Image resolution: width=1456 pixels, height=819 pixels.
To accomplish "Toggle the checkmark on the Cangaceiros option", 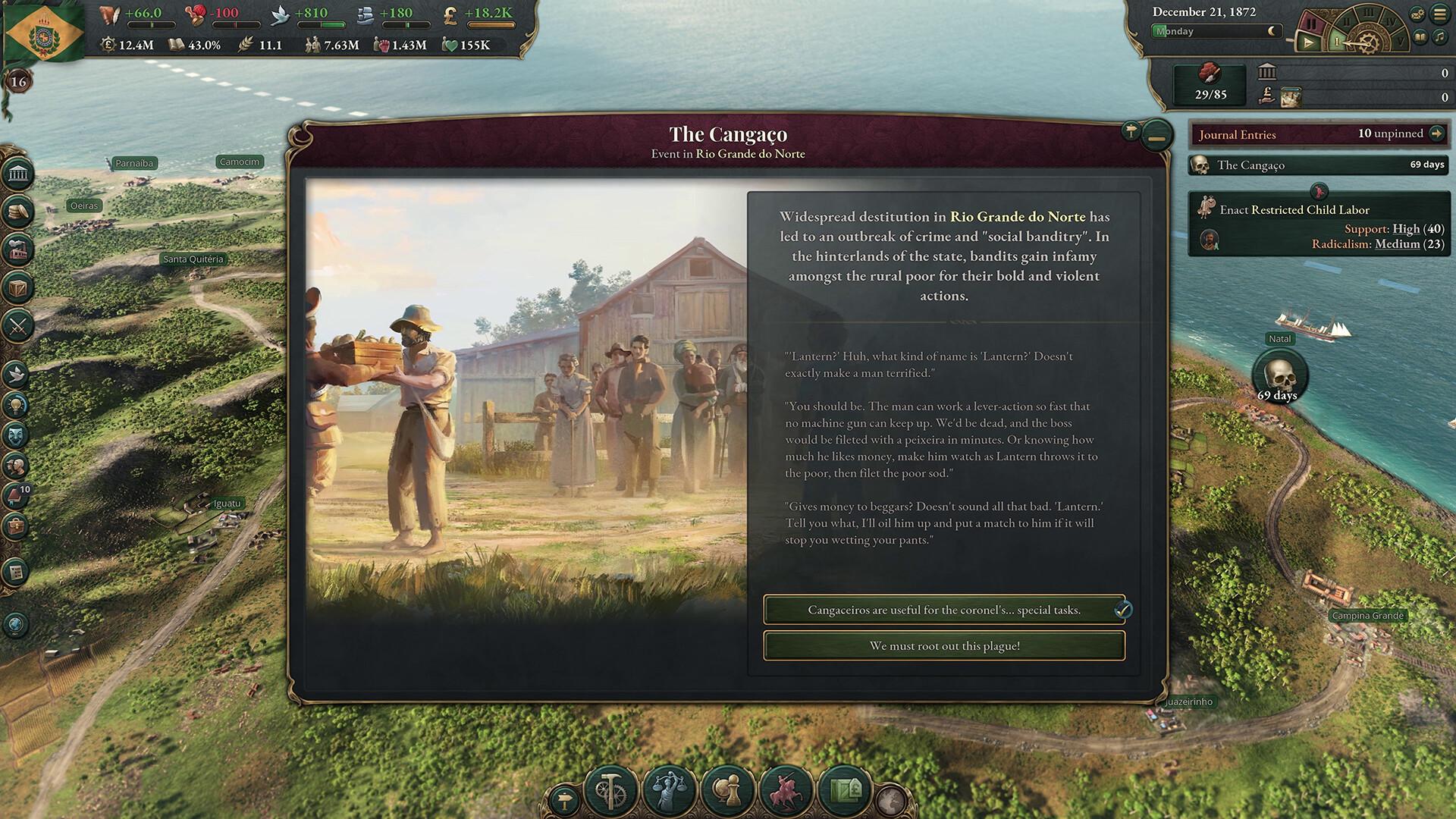I will (x=1124, y=608).
